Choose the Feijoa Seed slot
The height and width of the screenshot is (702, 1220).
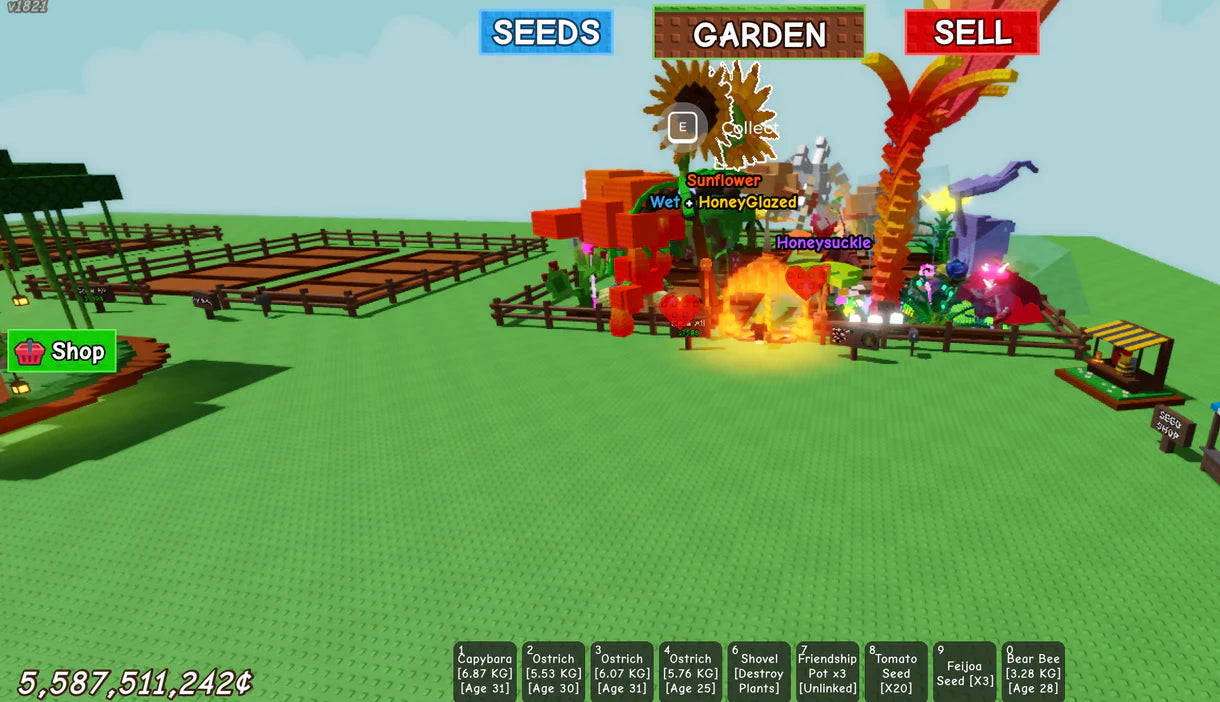965,672
